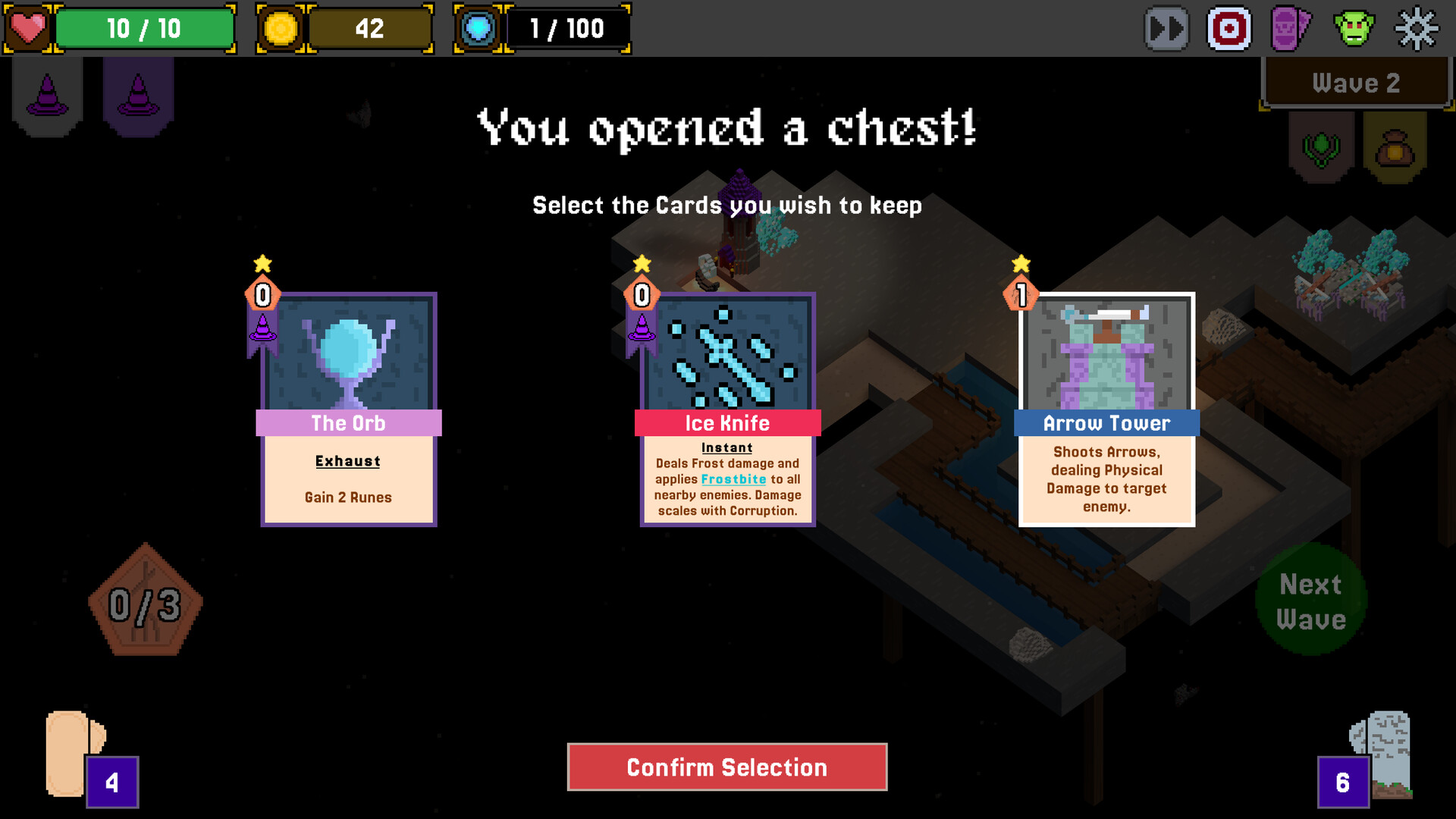
Task: Choose the Ice Knife card
Action: pyautogui.click(x=727, y=409)
